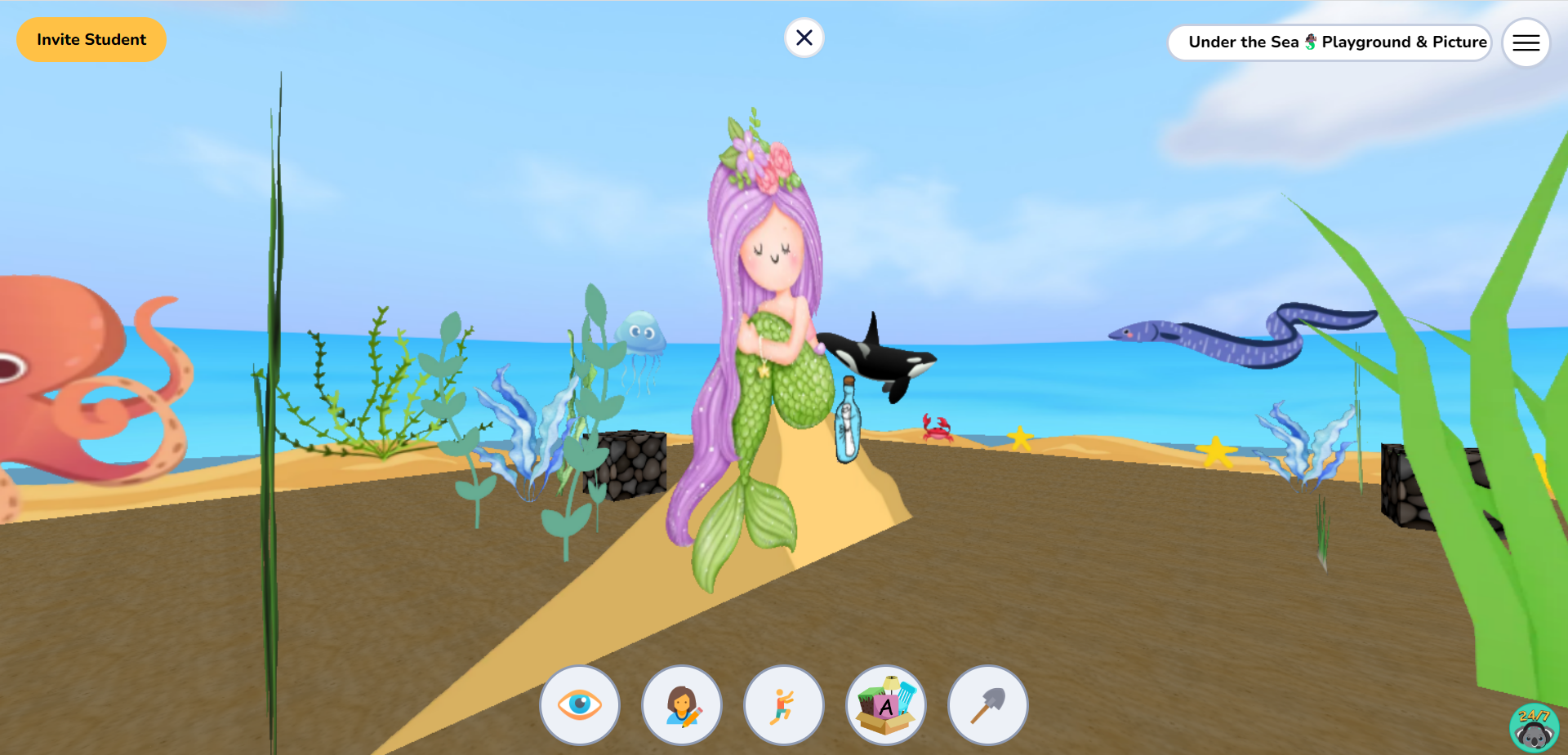
Task: Select the shovel digging tool
Action: [987, 704]
